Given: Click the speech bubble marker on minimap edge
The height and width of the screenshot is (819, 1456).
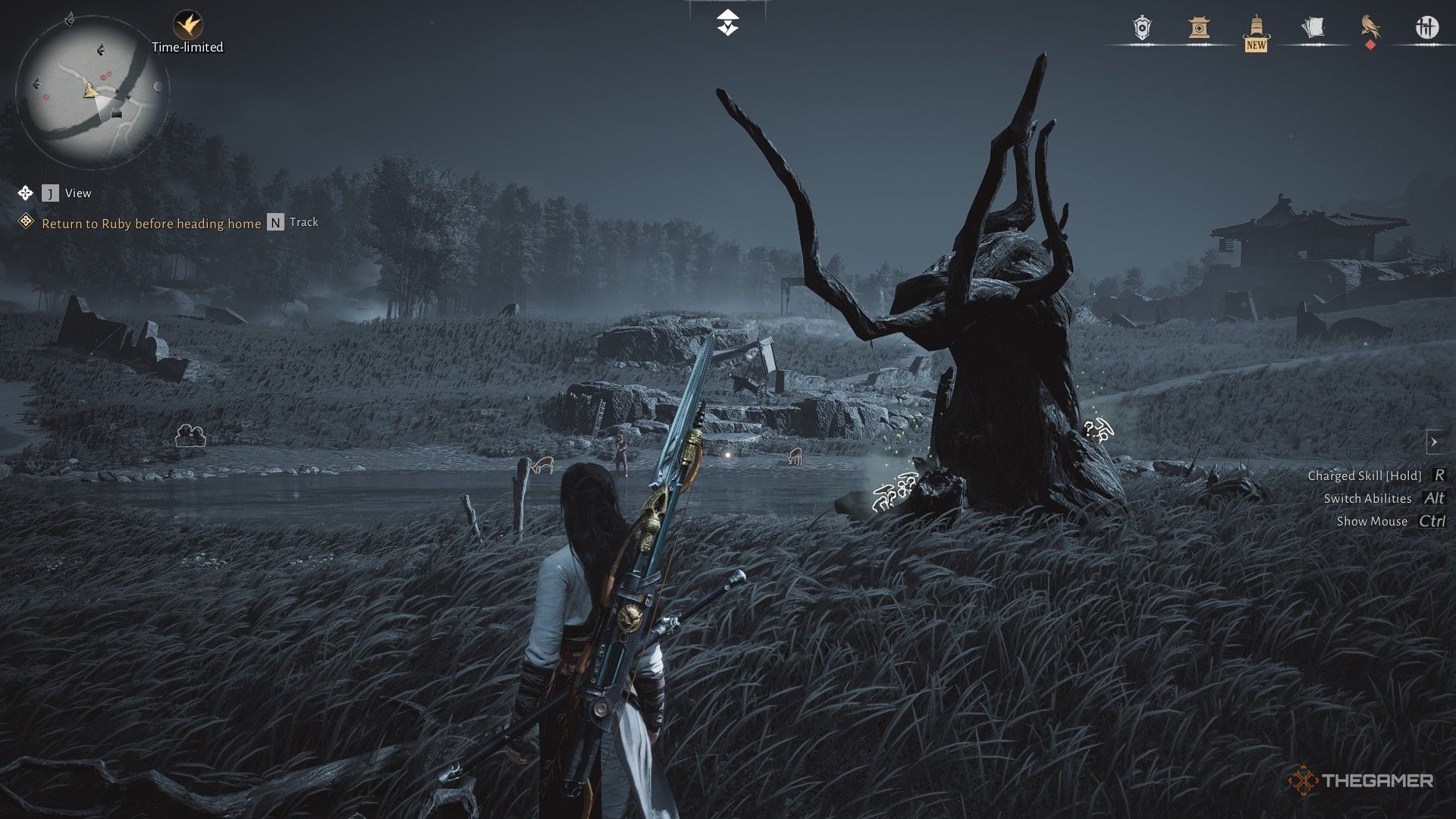Looking at the screenshot, I should coord(158,86).
